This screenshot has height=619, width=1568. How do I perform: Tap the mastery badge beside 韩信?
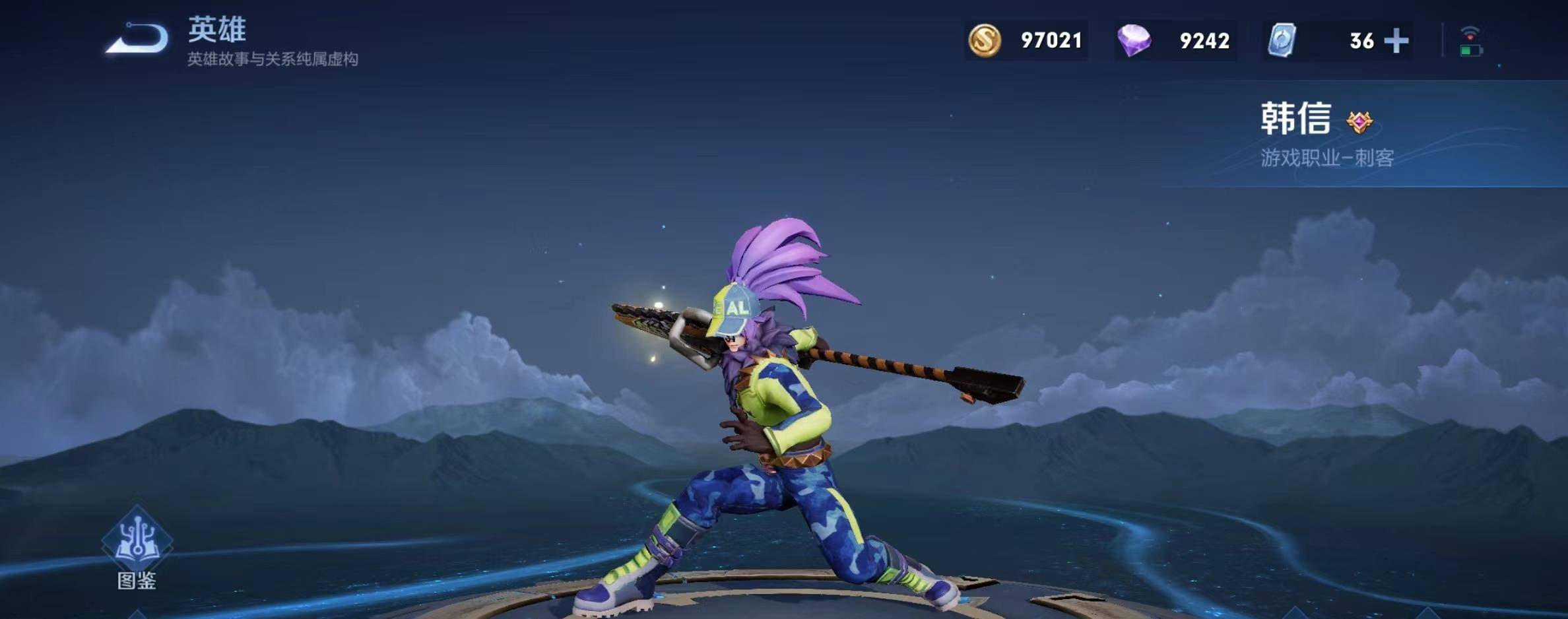[x=1359, y=122]
